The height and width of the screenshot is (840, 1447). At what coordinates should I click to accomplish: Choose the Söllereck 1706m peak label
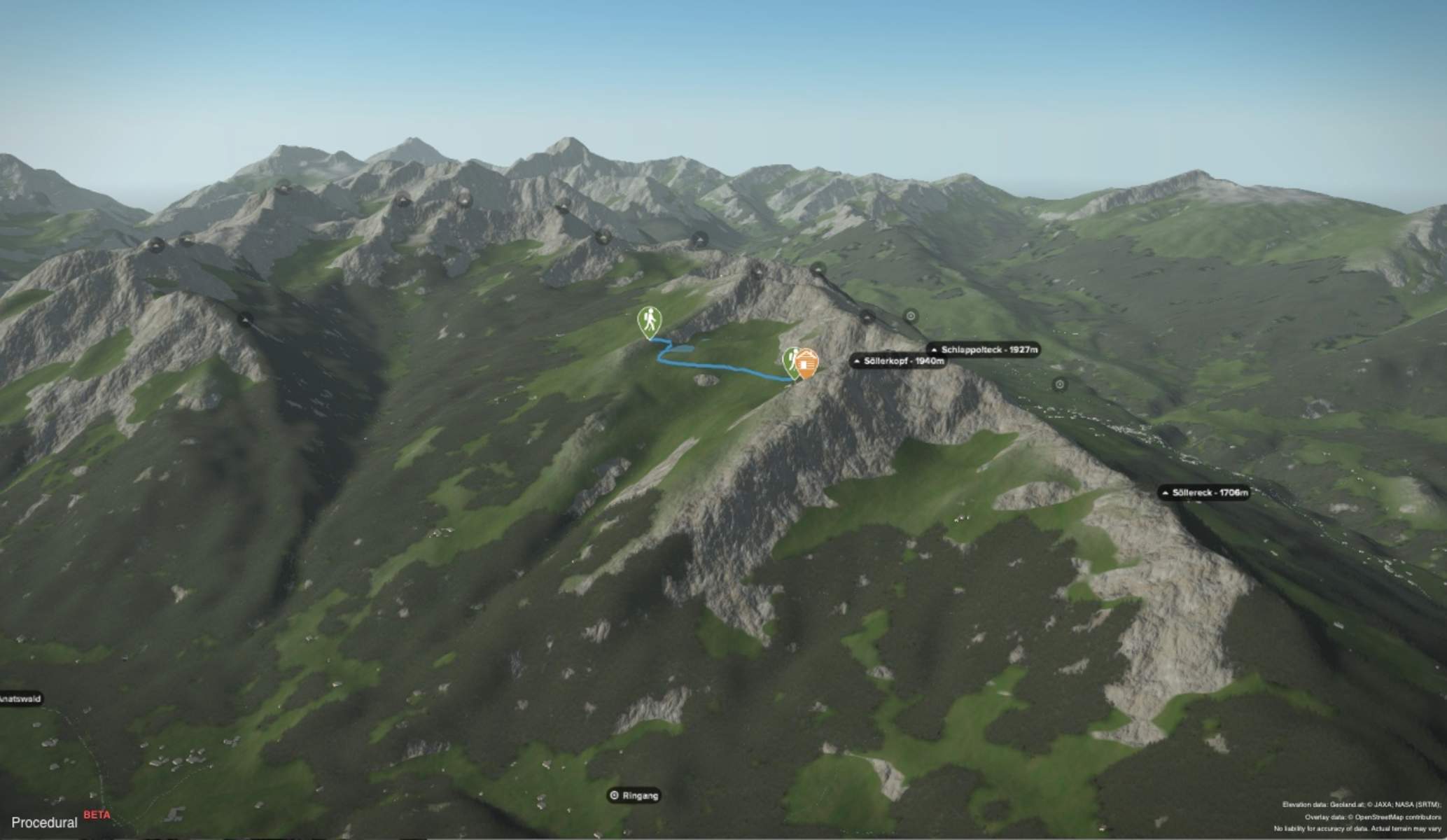(1204, 493)
